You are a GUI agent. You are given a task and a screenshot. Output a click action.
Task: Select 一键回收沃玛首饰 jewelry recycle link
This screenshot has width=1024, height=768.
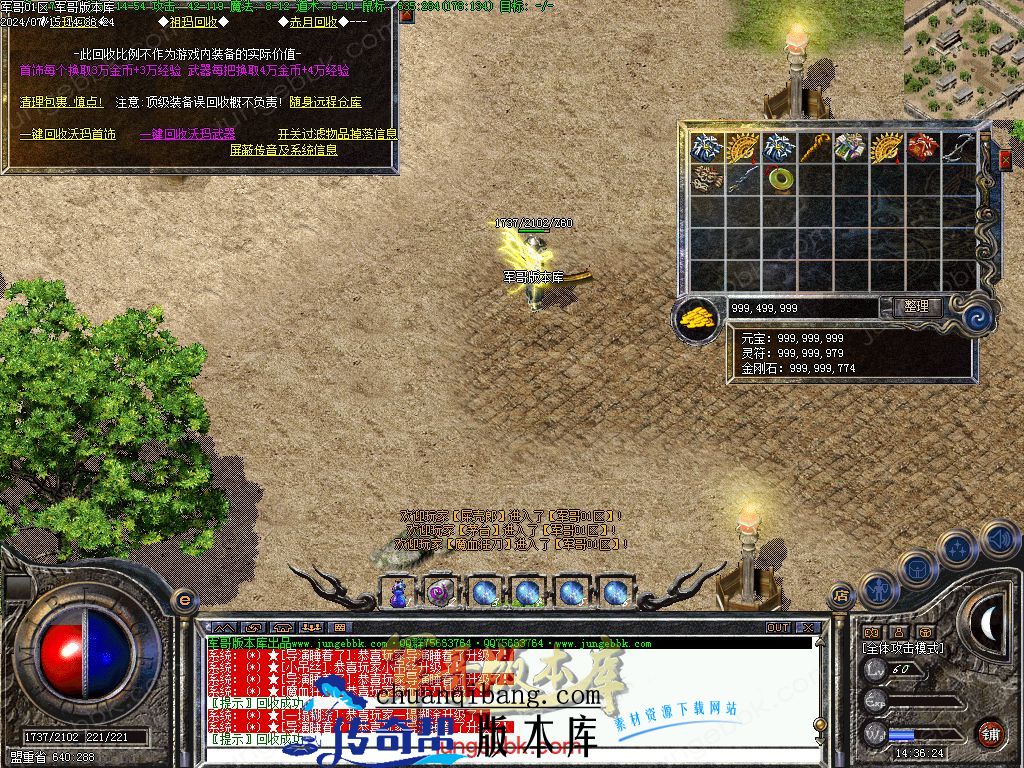[x=67, y=134]
